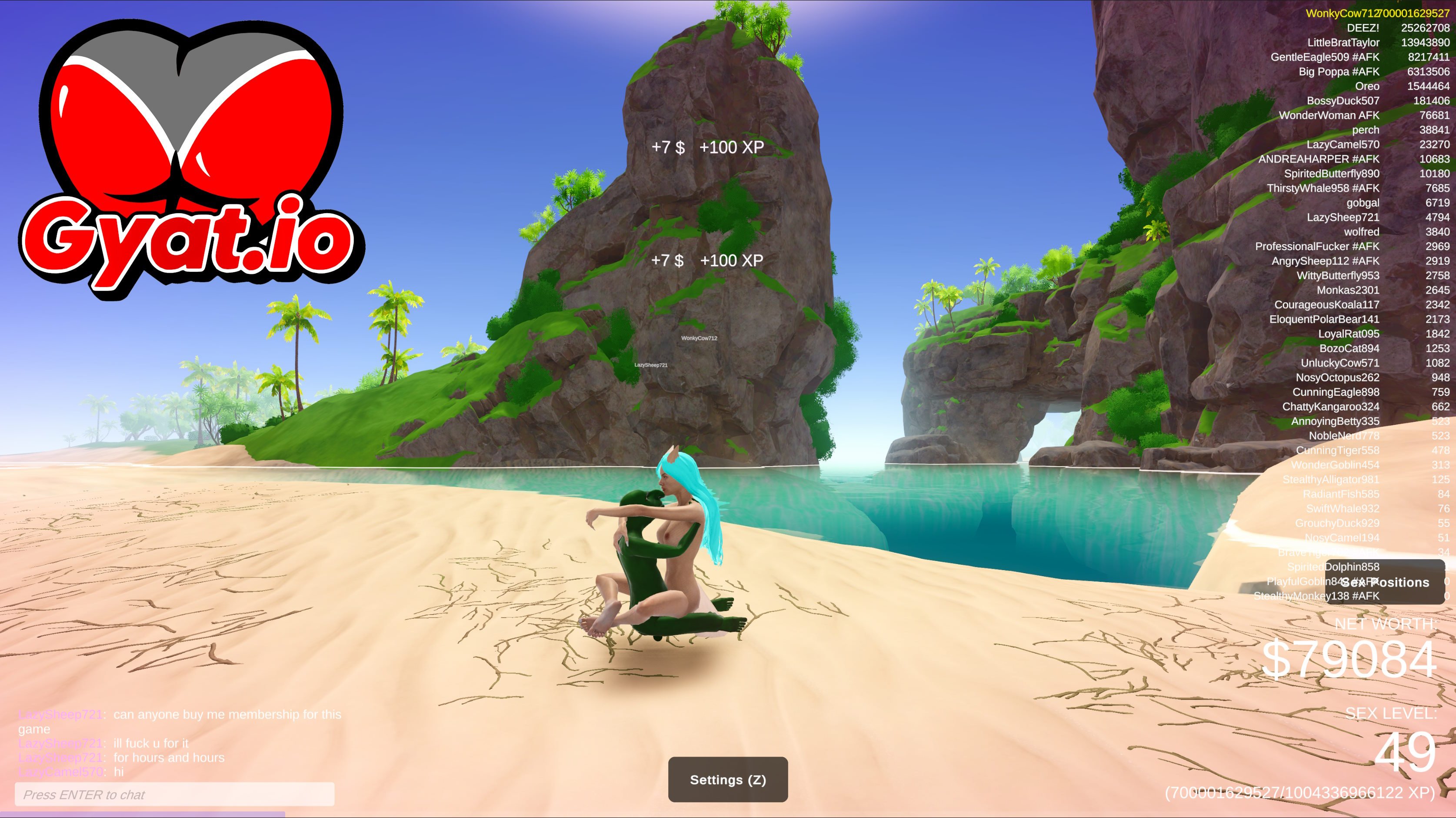Open the Settings (Z) menu
Viewport: 1456px width, 818px height.
727,780
